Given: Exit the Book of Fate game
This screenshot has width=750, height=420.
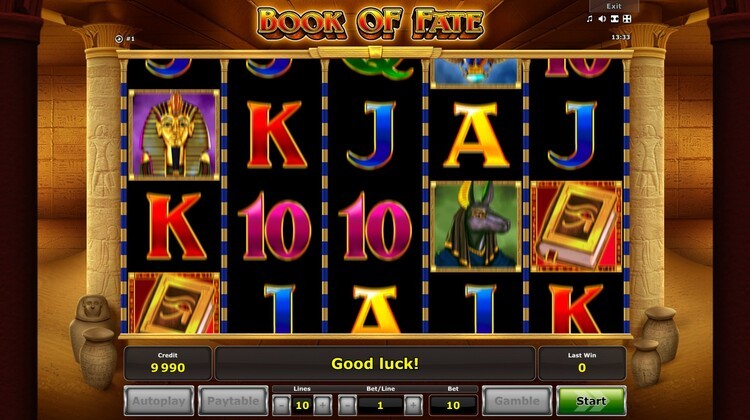Looking at the screenshot, I should point(613,6).
